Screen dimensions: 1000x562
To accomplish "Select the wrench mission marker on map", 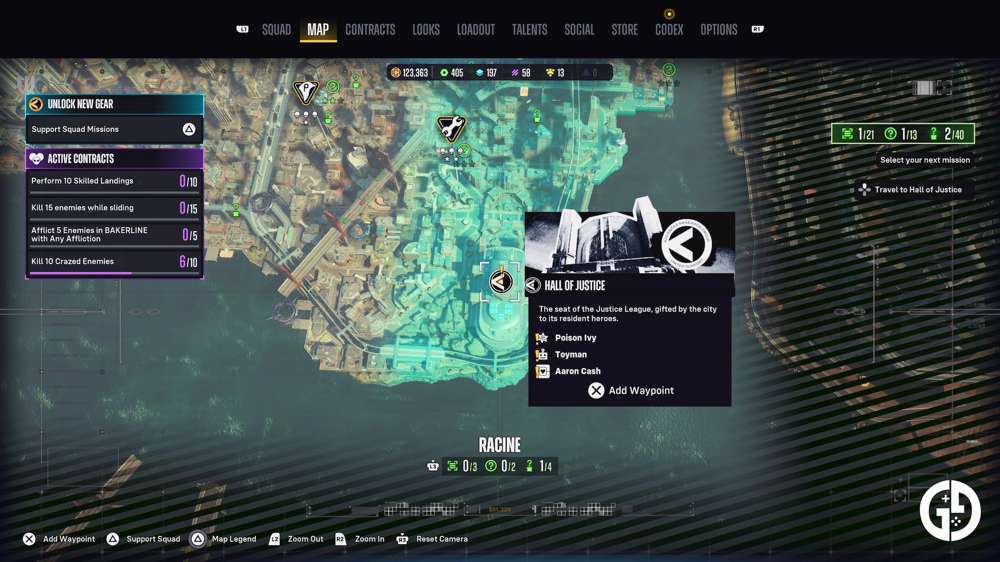I will 451,128.
